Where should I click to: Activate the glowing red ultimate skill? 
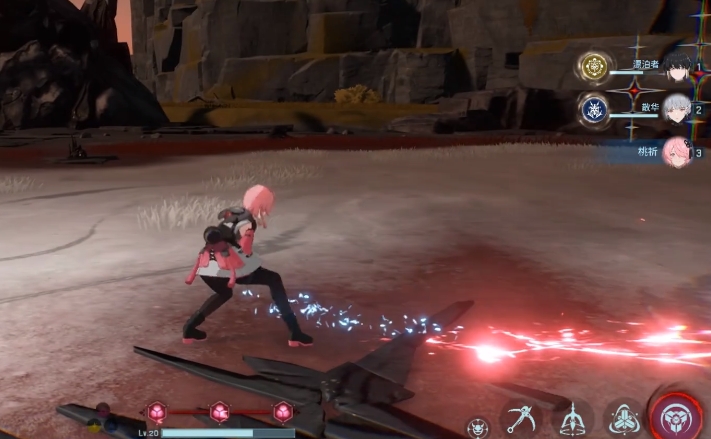pyautogui.click(x=680, y=415)
